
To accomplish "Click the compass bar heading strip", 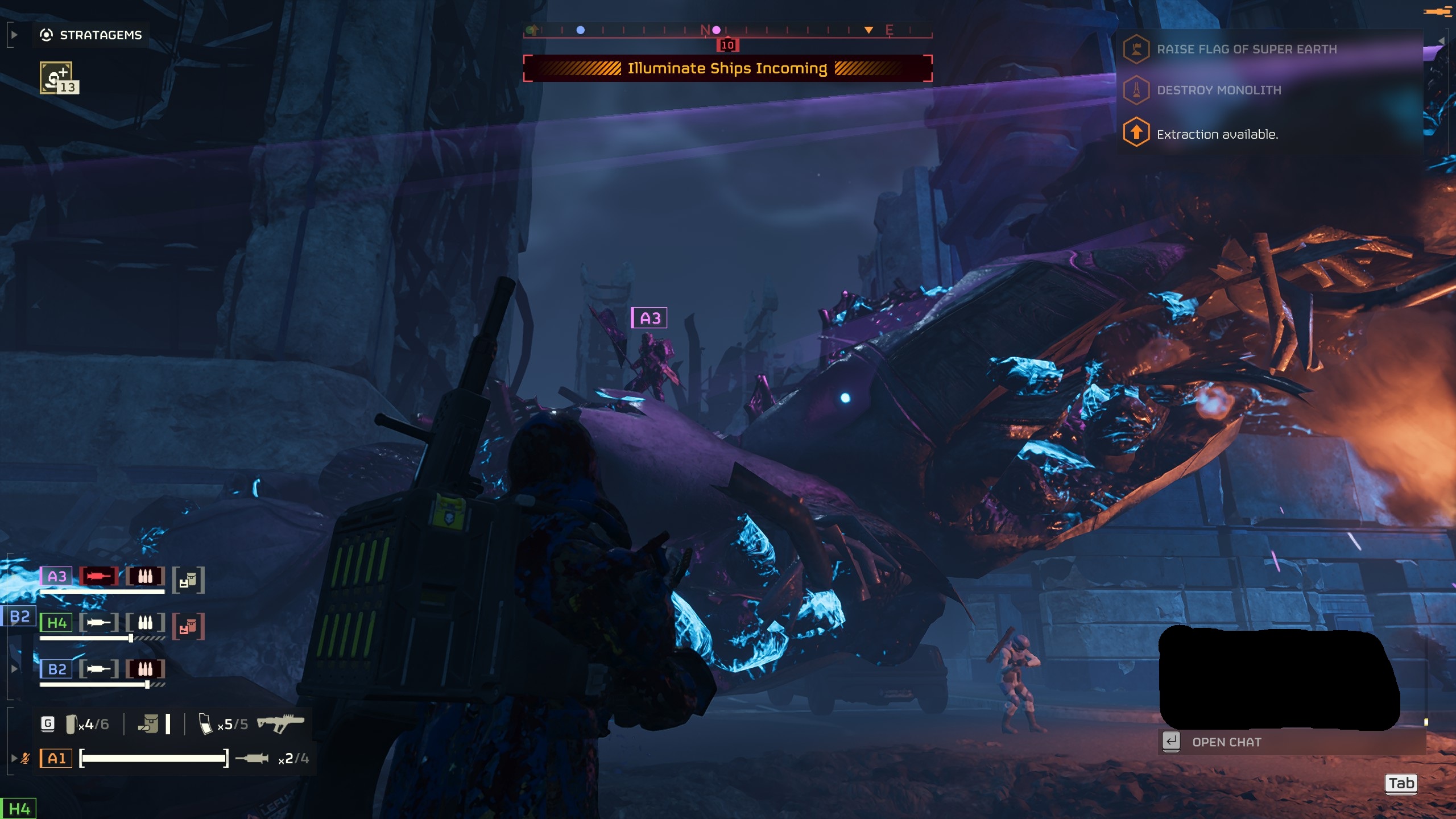I will point(727,30).
